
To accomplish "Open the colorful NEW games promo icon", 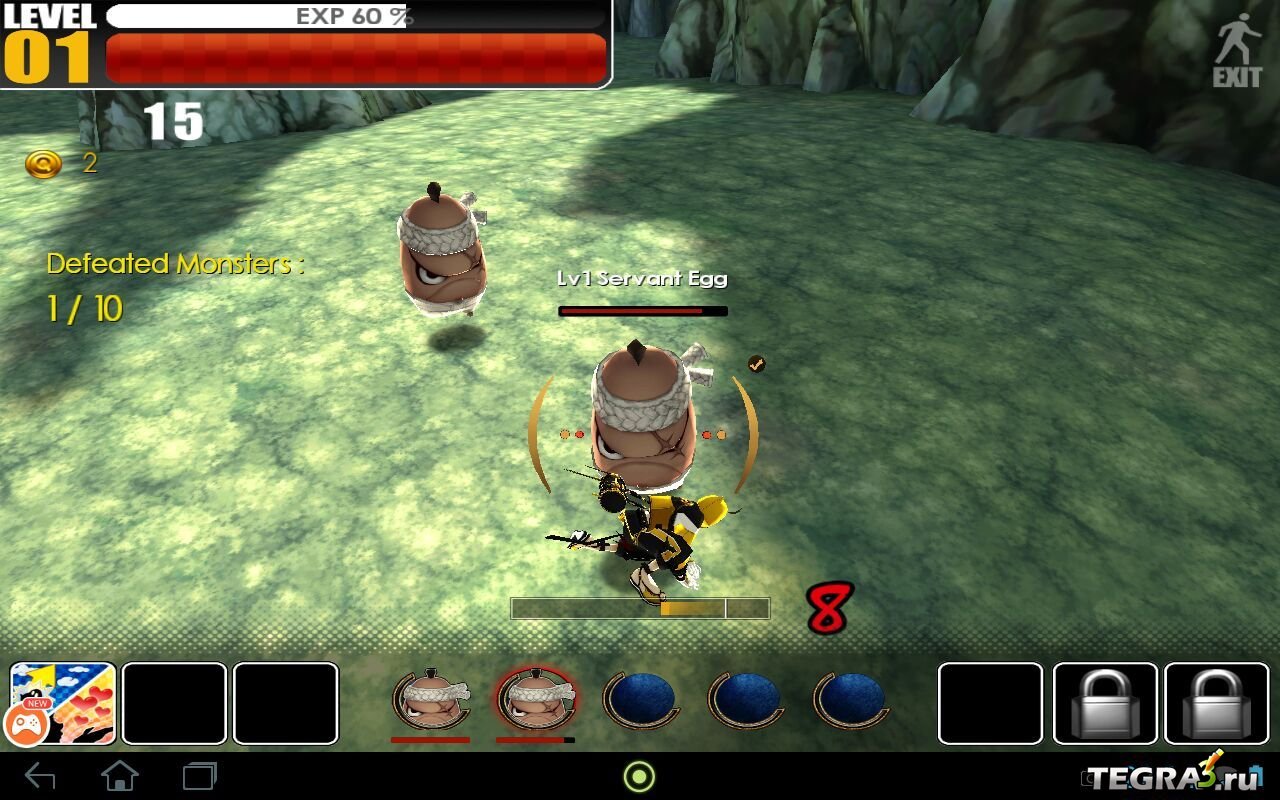I will [63, 703].
